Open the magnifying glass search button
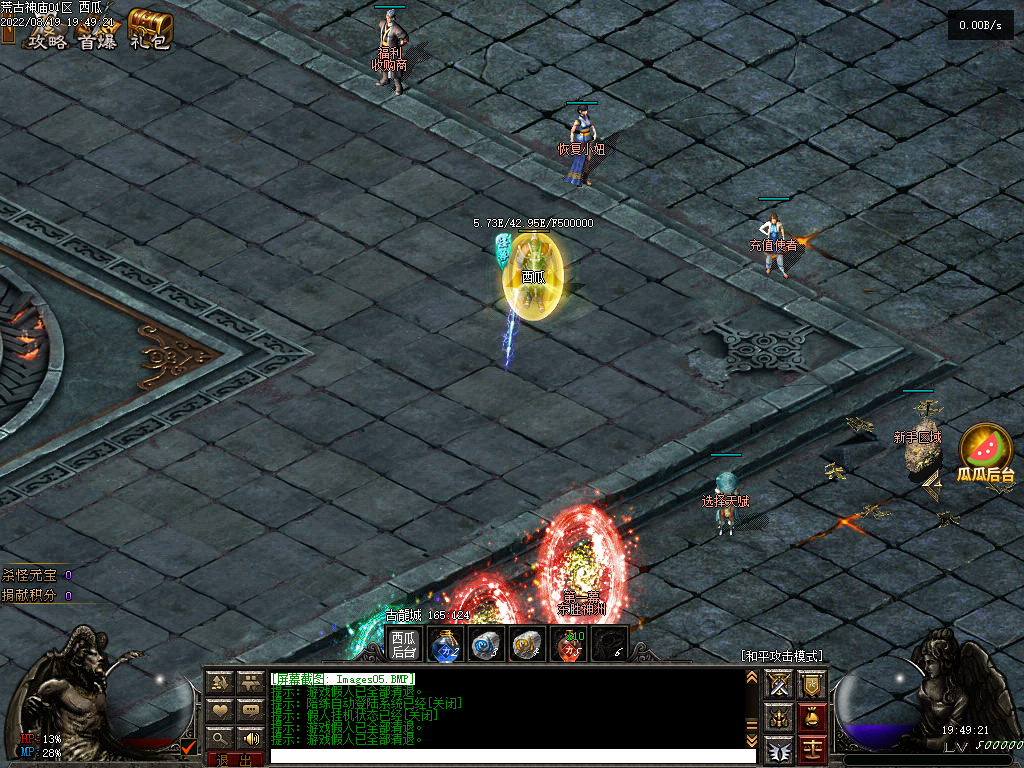The height and width of the screenshot is (768, 1024). 220,738
